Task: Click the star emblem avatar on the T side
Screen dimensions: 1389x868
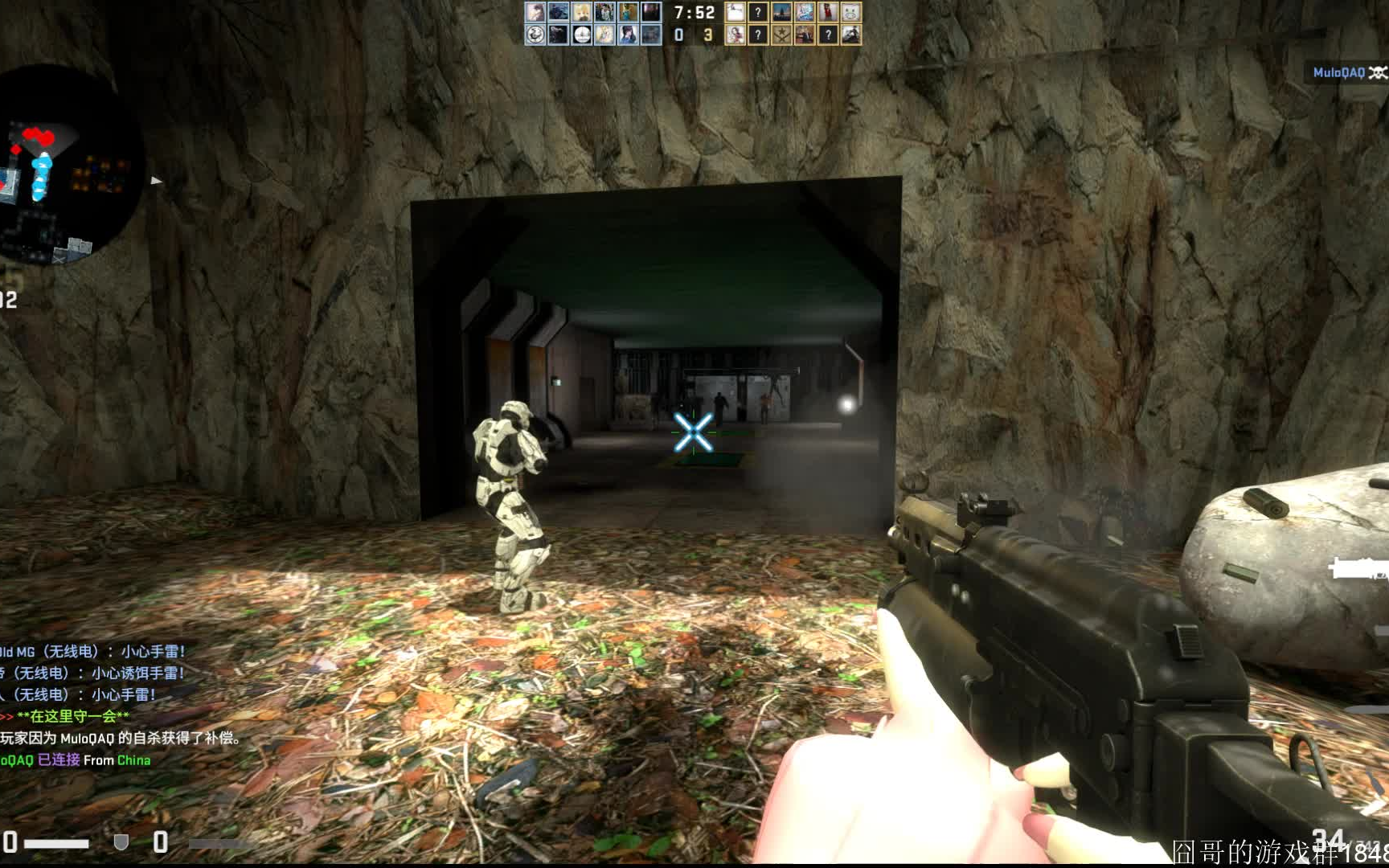Action: (x=782, y=35)
